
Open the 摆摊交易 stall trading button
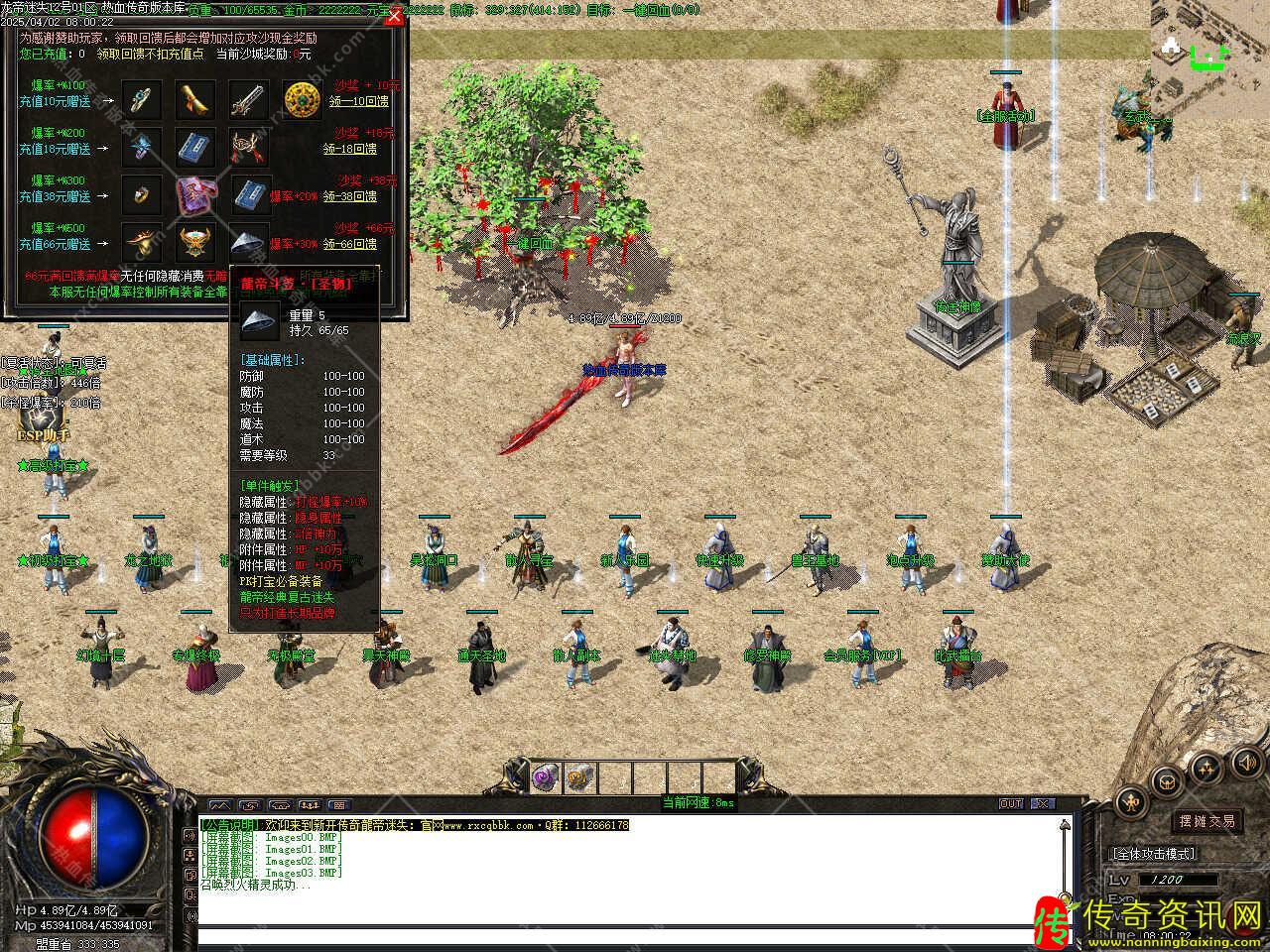coord(1207,821)
